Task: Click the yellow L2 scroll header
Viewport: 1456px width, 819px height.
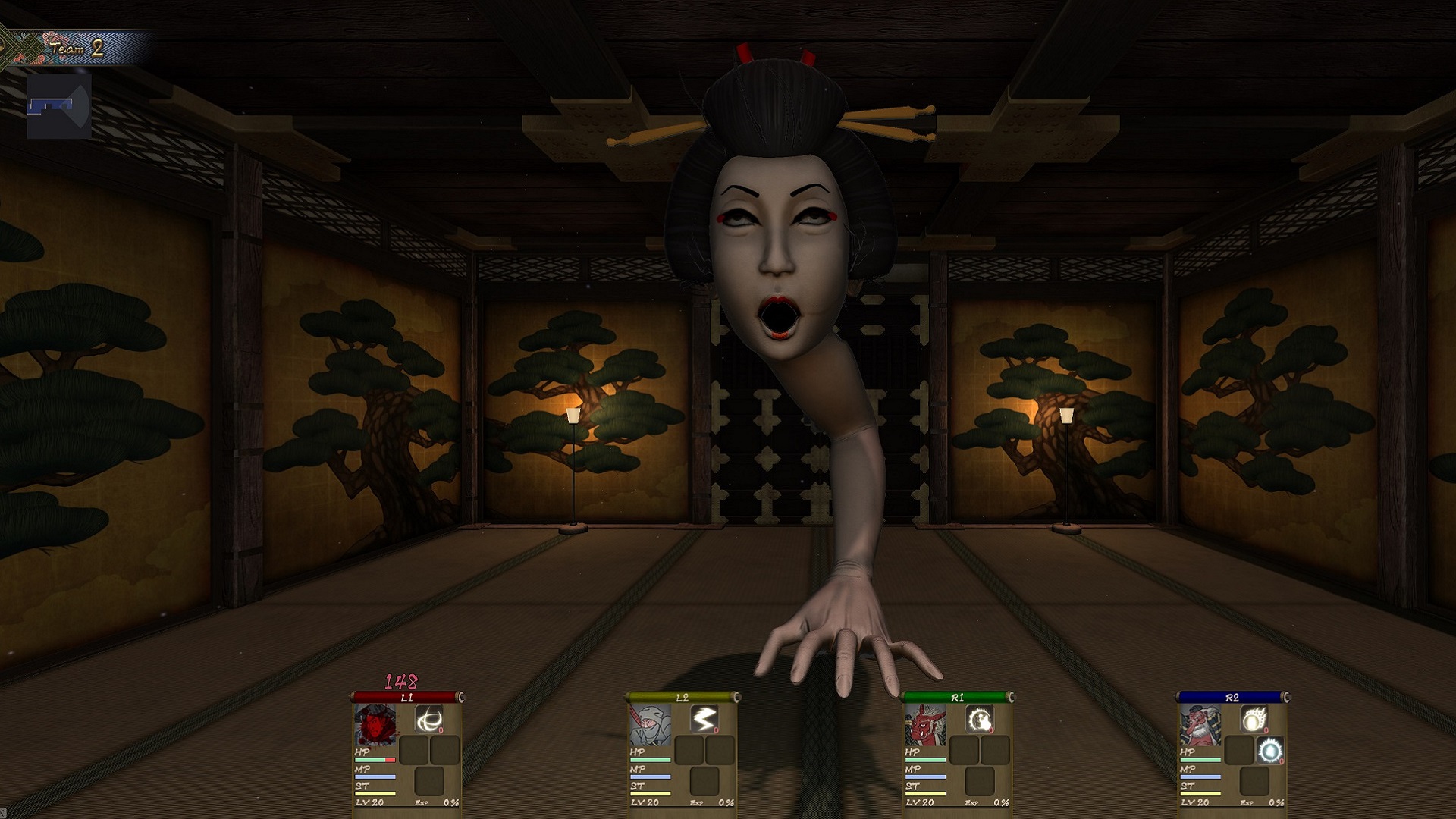Action: pyautogui.click(x=682, y=697)
